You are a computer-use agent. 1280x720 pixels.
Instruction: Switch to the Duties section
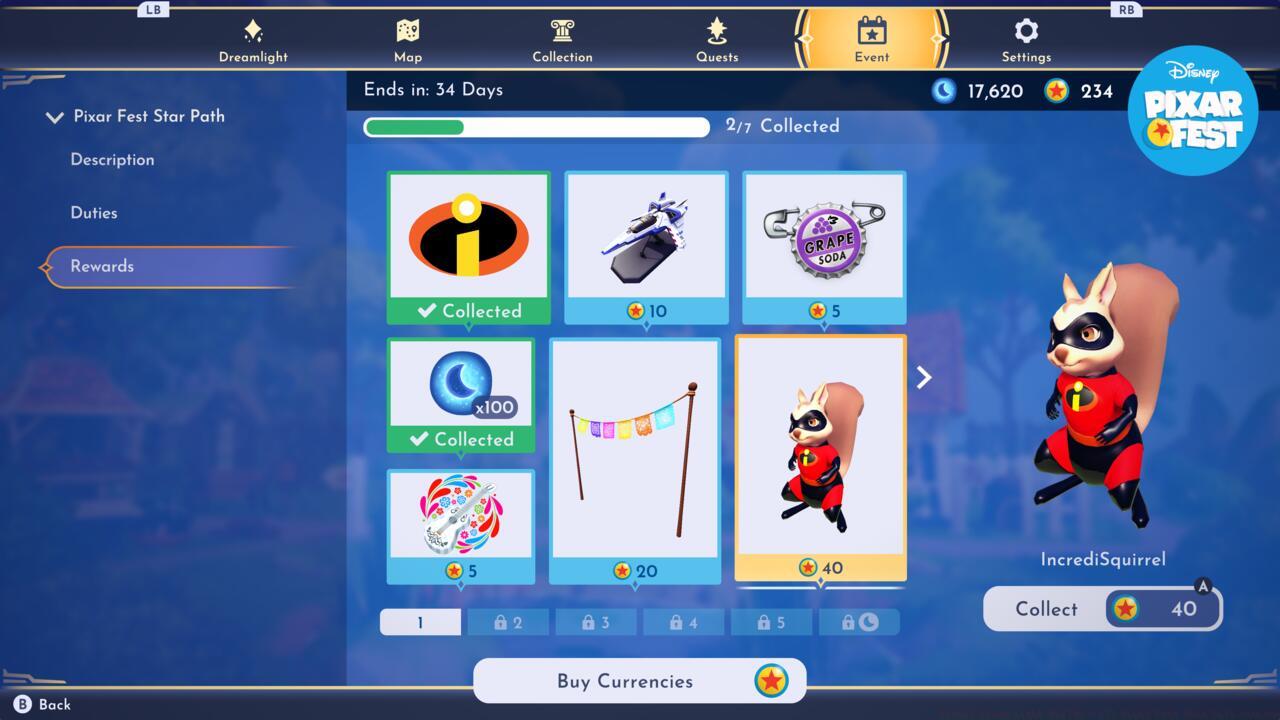[x=93, y=212]
